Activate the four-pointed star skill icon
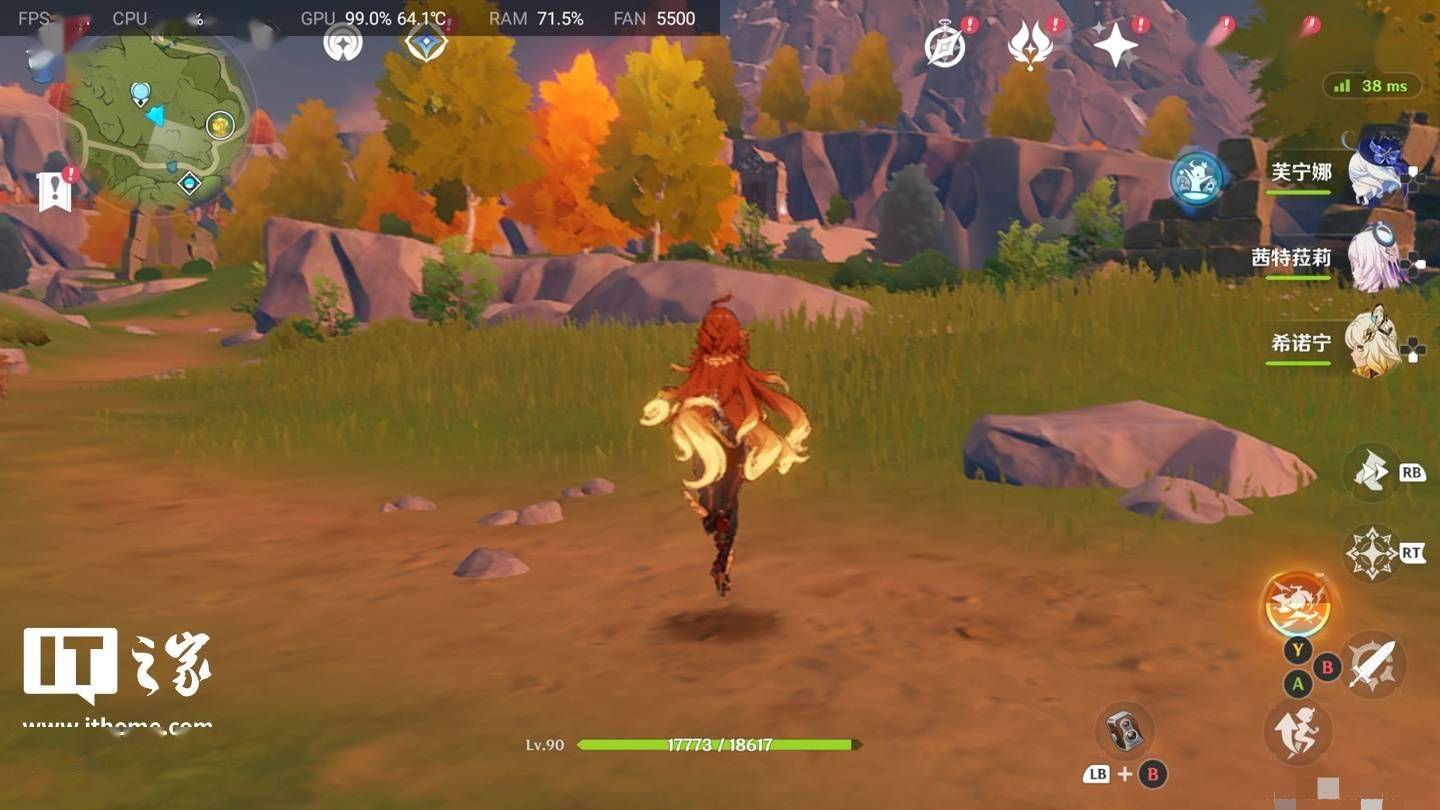This screenshot has height=810, width=1440. click(1371, 552)
